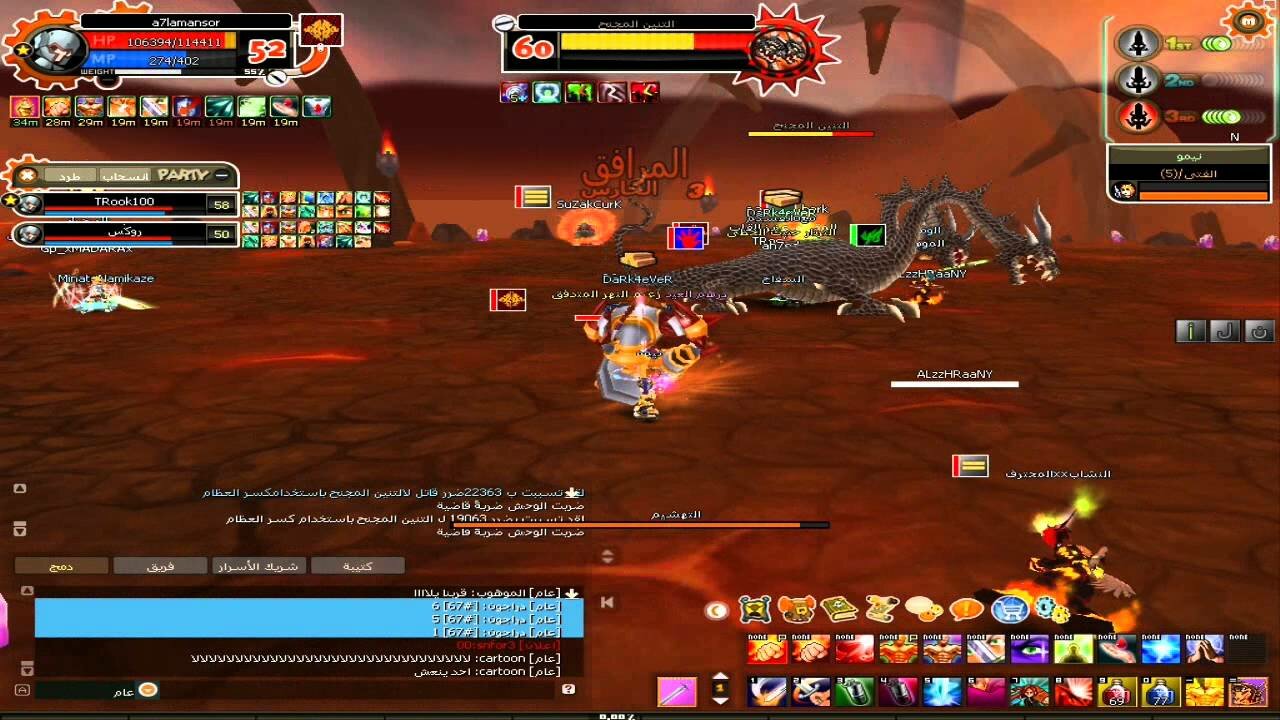Close the party window with X
This screenshot has width=1280, height=720.
click(x=28, y=176)
